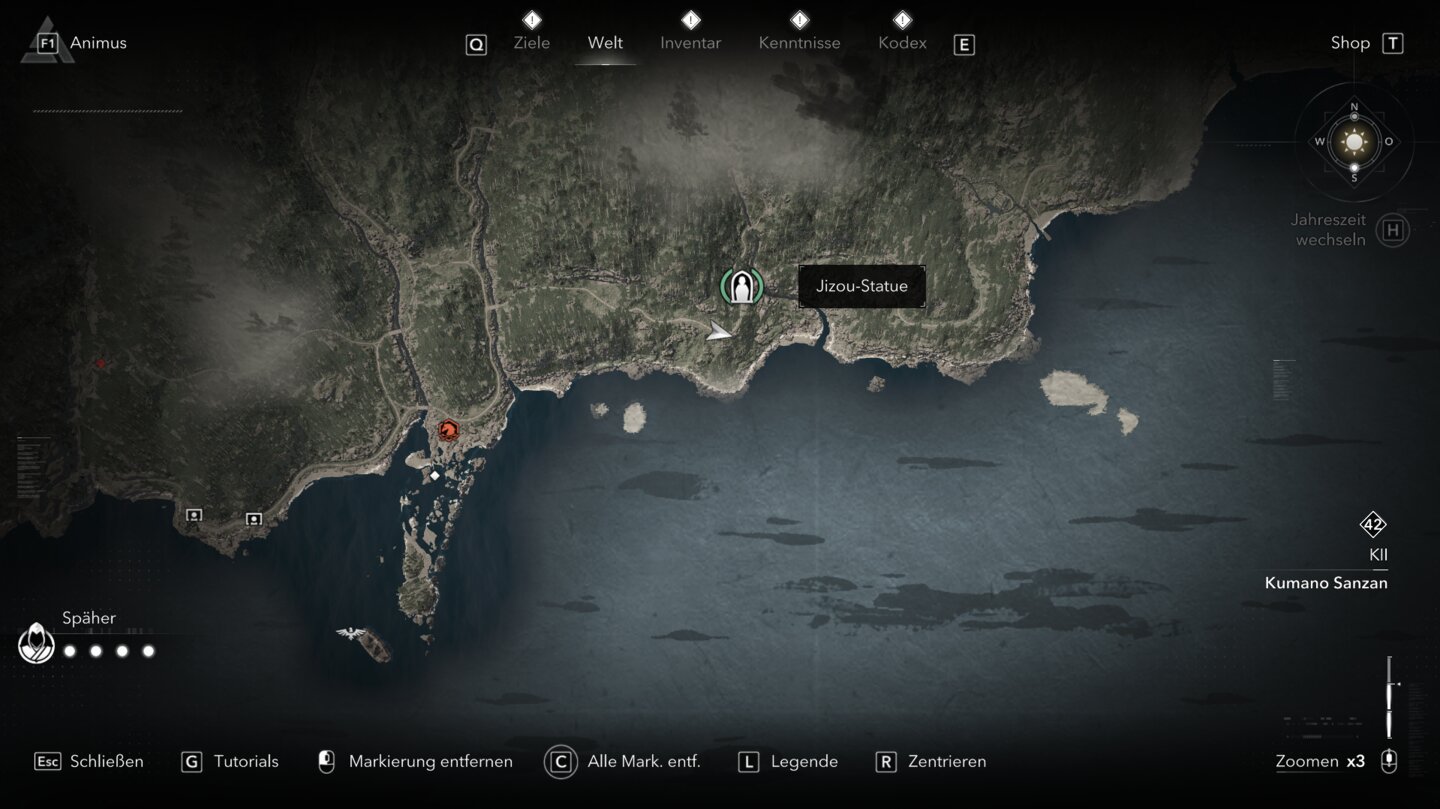
Task: Select the Jizou-Statue map marker
Action: click(741, 287)
